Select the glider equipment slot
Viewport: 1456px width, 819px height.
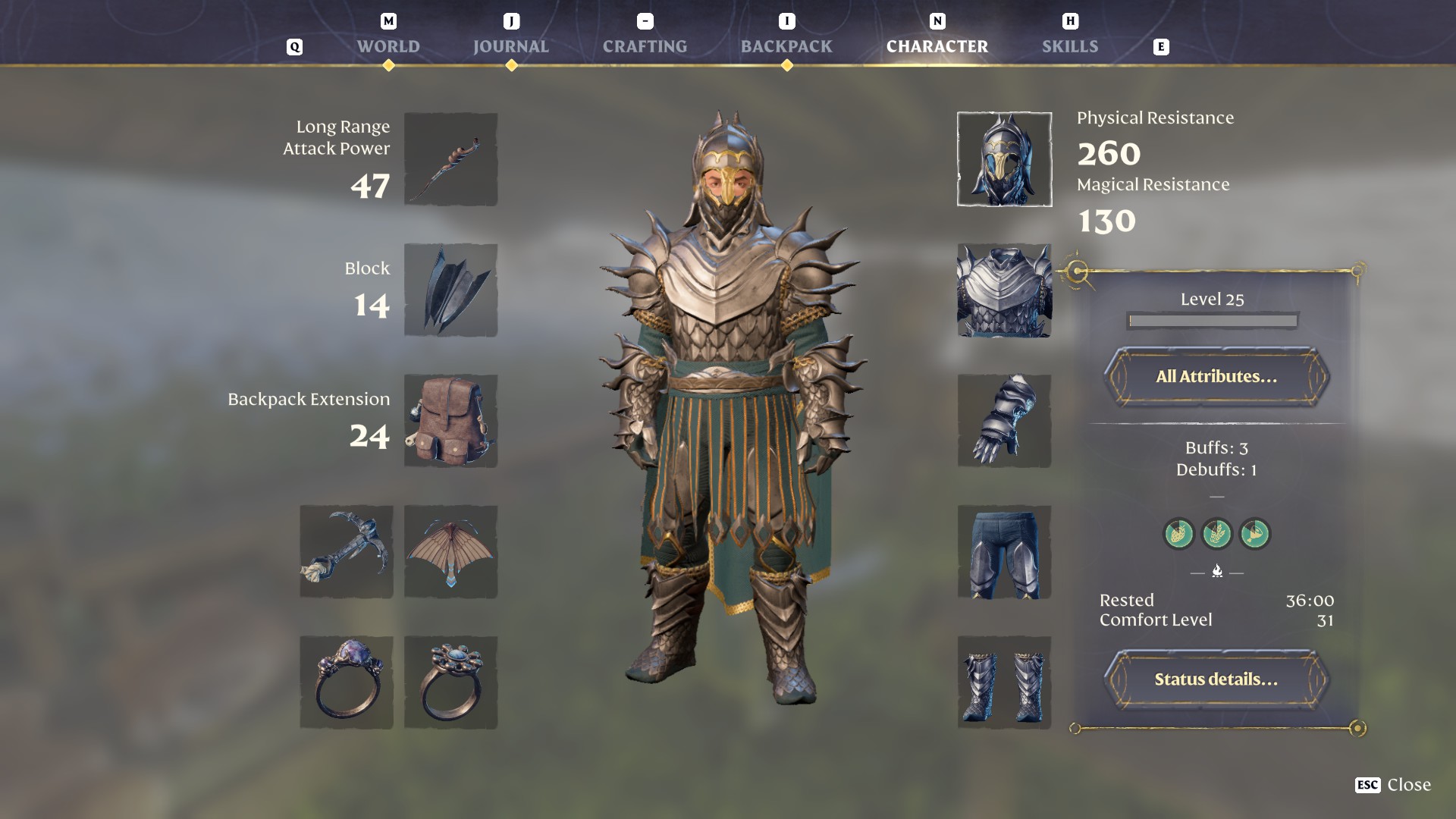coord(450,552)
